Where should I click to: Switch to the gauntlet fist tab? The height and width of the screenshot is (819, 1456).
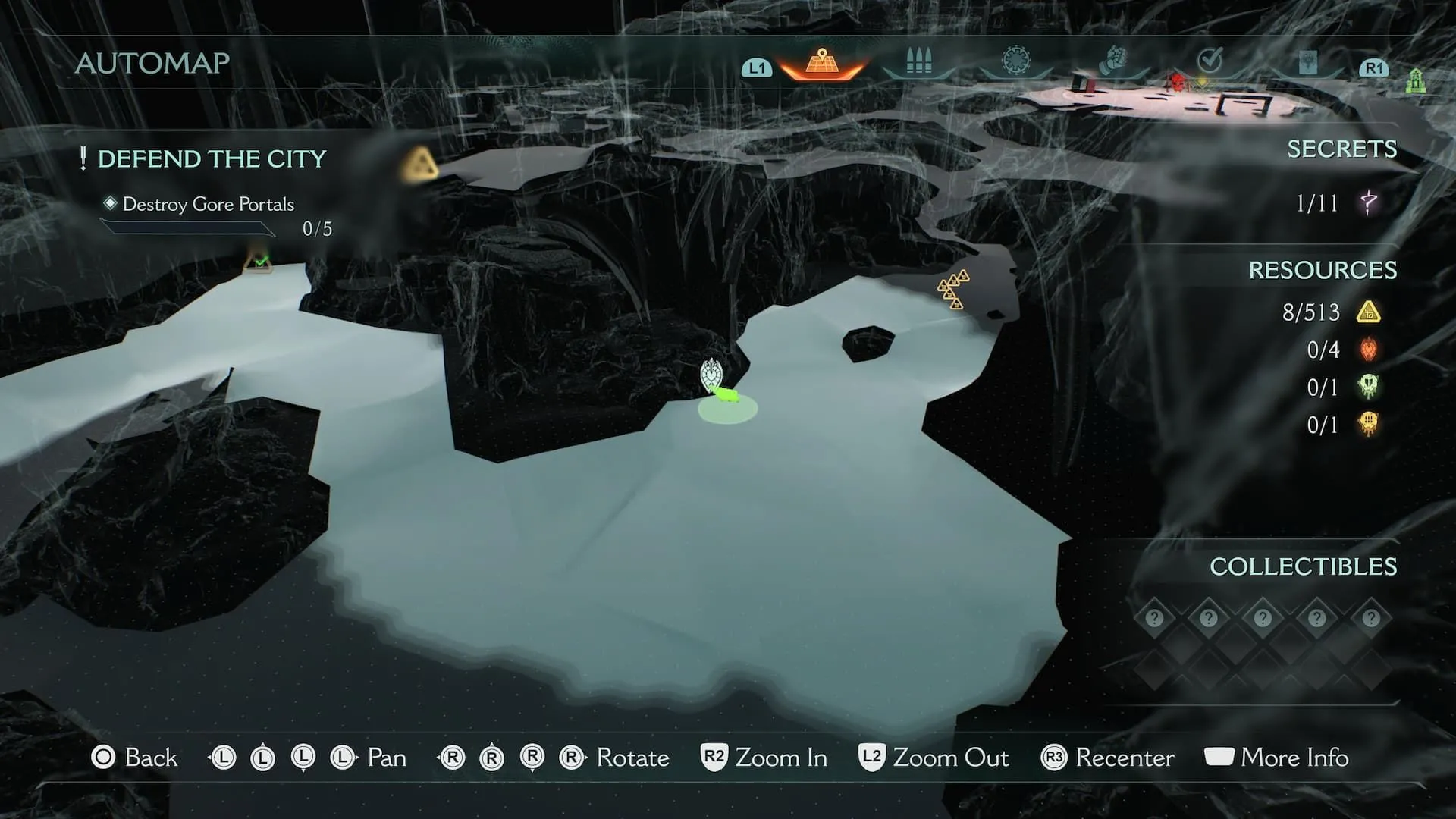pyautogui.click(x=1112, y=60)
